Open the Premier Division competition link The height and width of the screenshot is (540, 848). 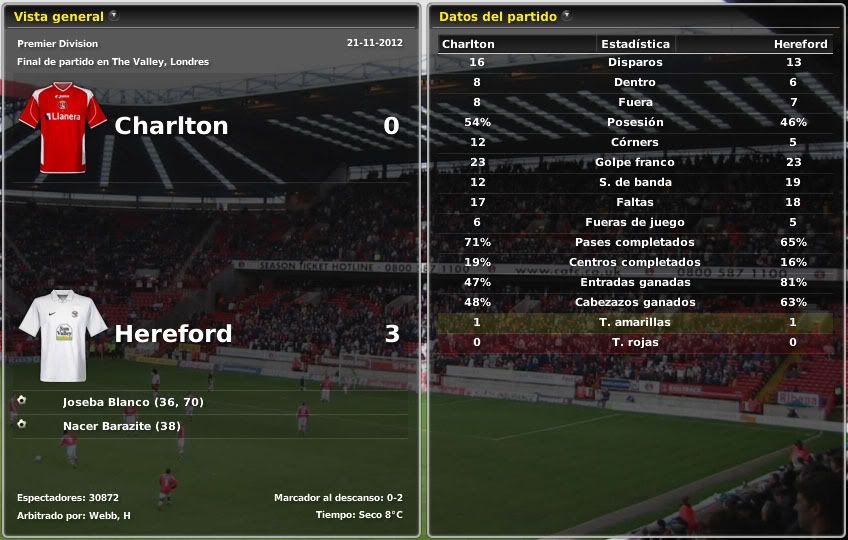point(58,44)
